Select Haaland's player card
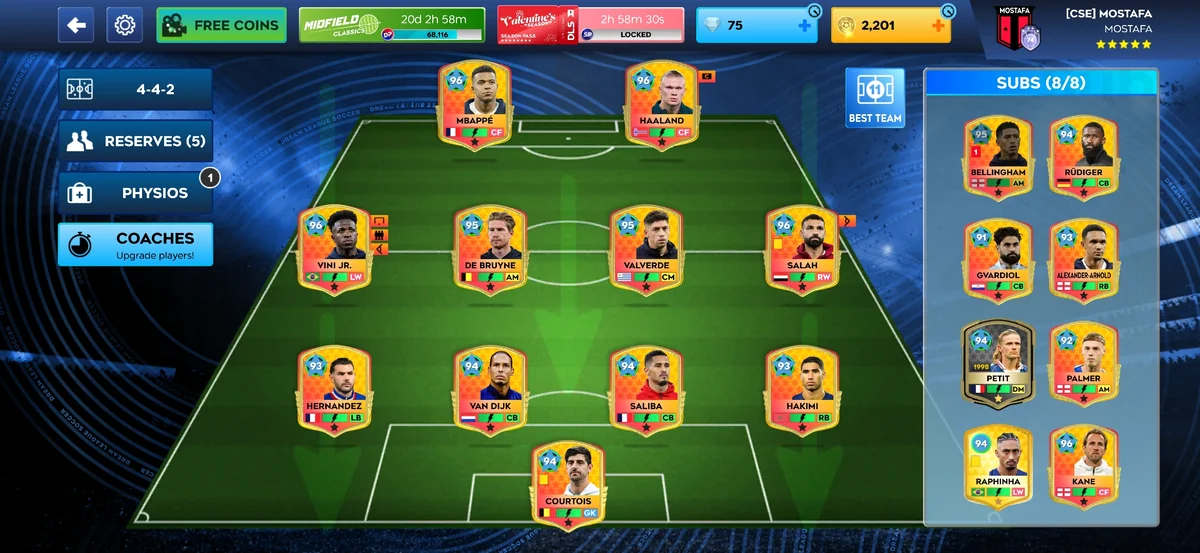This screenshot has height=553, width=1200. [661, 104]
